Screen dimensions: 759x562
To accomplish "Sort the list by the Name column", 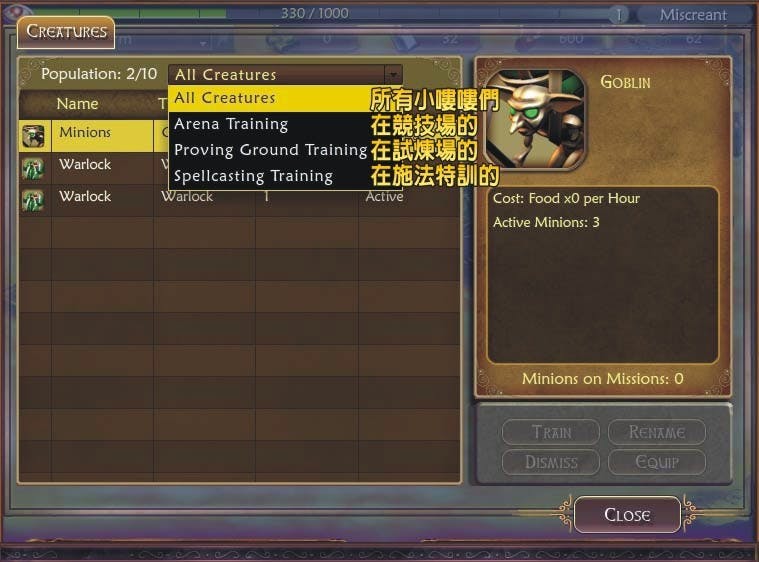I will pyautogui.click(x=77, y=104).
